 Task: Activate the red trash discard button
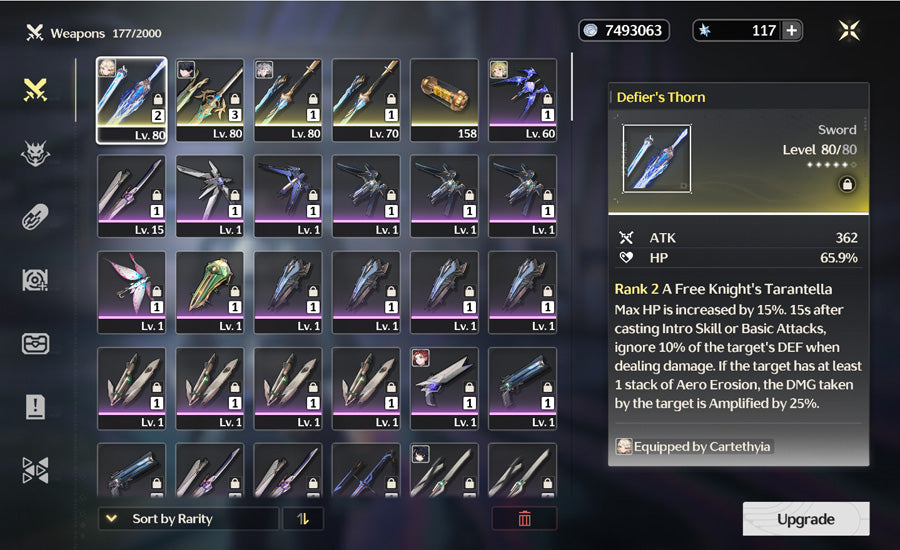click(x=524, y=519)
